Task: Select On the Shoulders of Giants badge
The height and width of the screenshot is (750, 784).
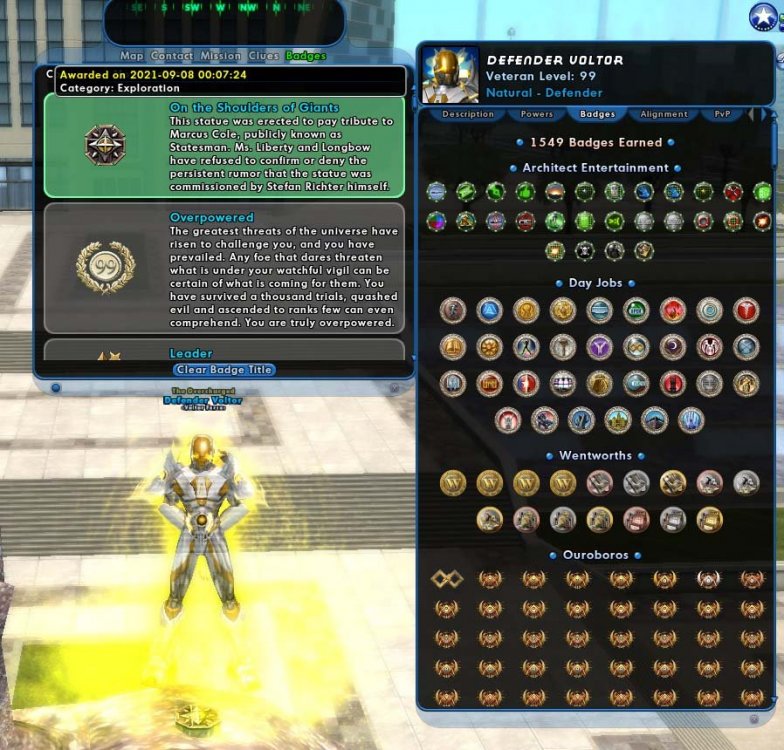Action: [x=224, y=146]
